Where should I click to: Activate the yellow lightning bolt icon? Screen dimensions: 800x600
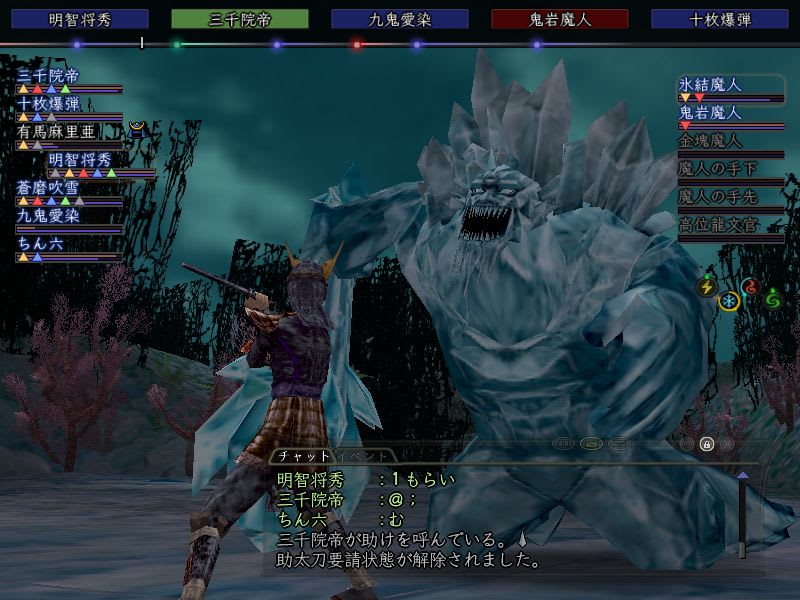tap(707, 287)
